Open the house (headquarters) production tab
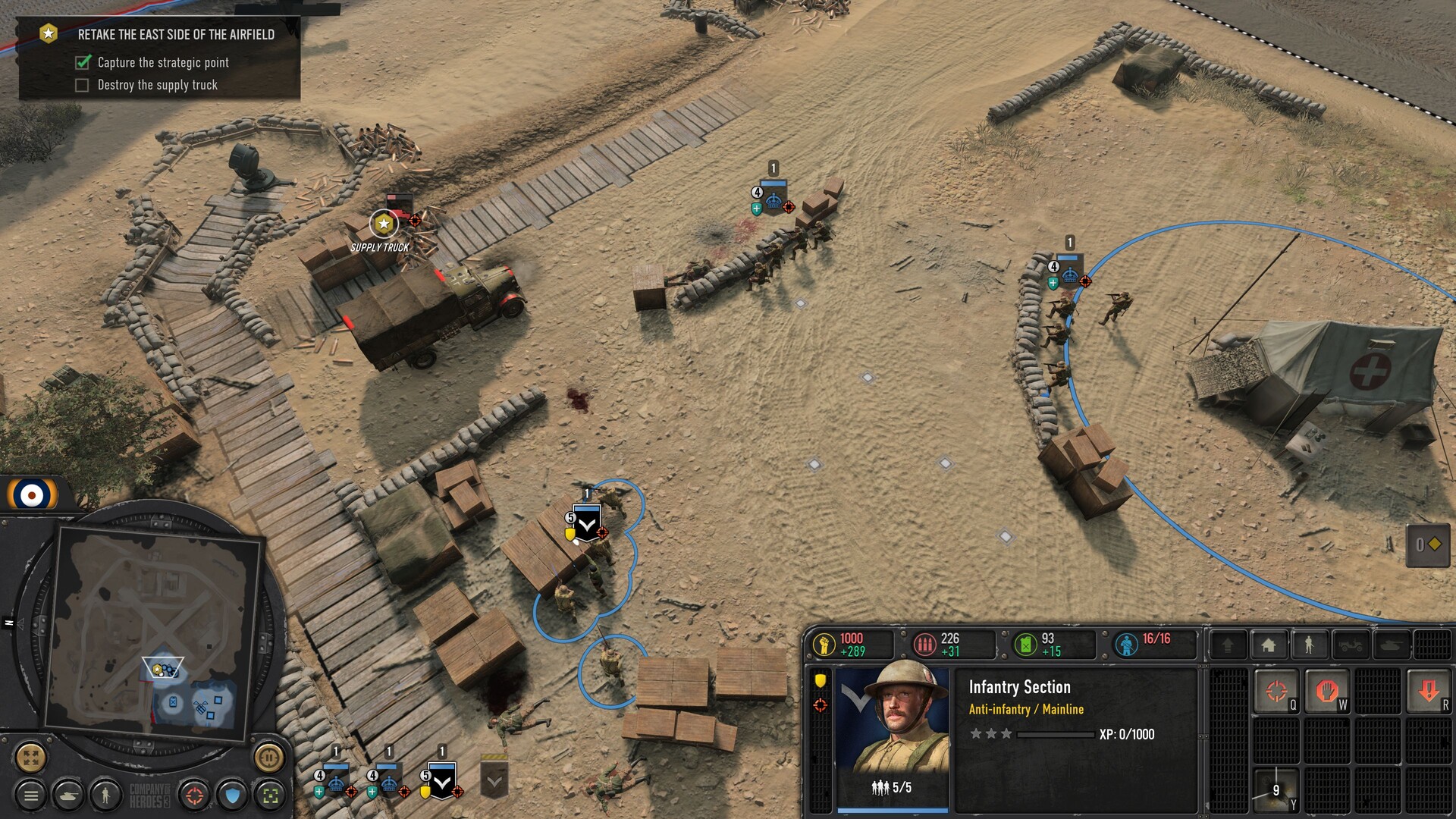Viewport: 1456px width, 819px height. point(1268,645)
